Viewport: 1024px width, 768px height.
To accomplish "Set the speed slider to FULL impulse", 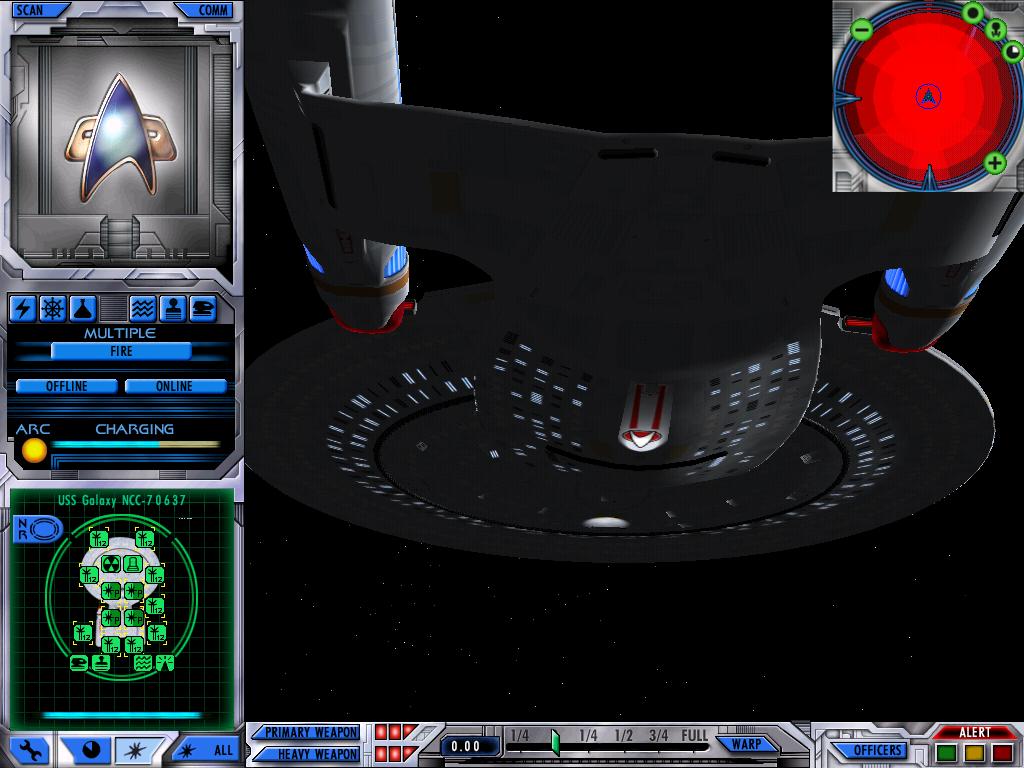I will pos(694,736).
